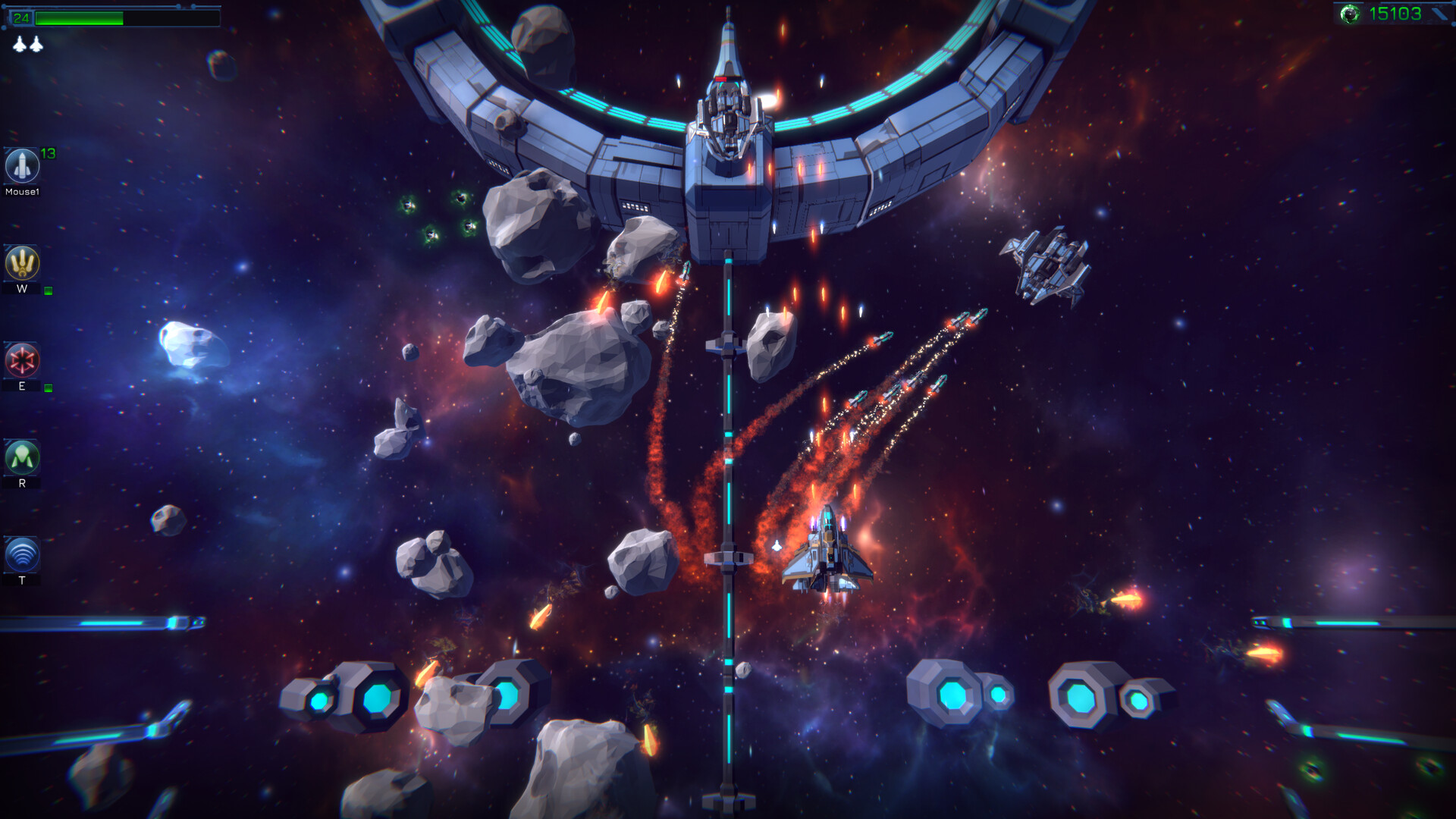Activate the W trident weapon ability

(x=21, y=261)
